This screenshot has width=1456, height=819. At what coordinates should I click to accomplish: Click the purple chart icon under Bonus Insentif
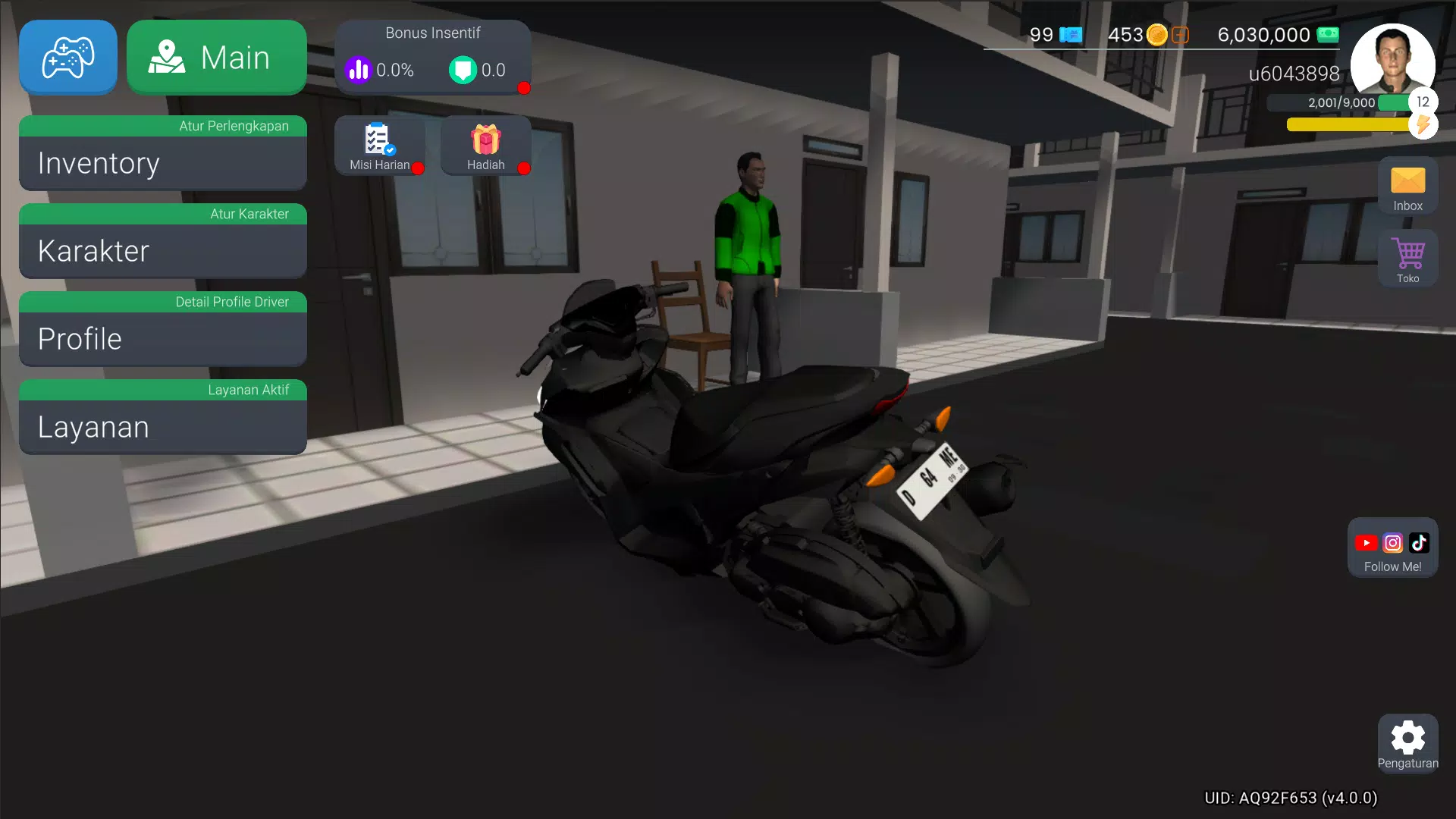(x=357, y=70)
